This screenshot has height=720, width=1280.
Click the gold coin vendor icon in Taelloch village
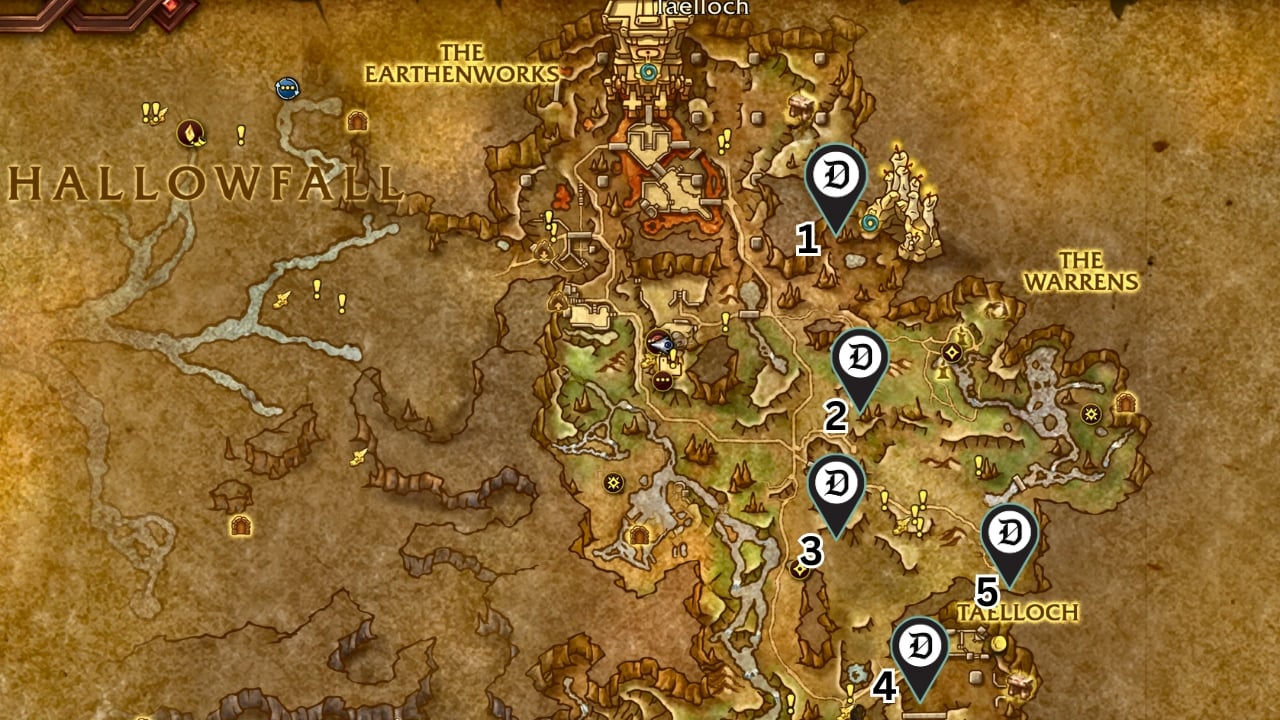[x=998, y=644]
